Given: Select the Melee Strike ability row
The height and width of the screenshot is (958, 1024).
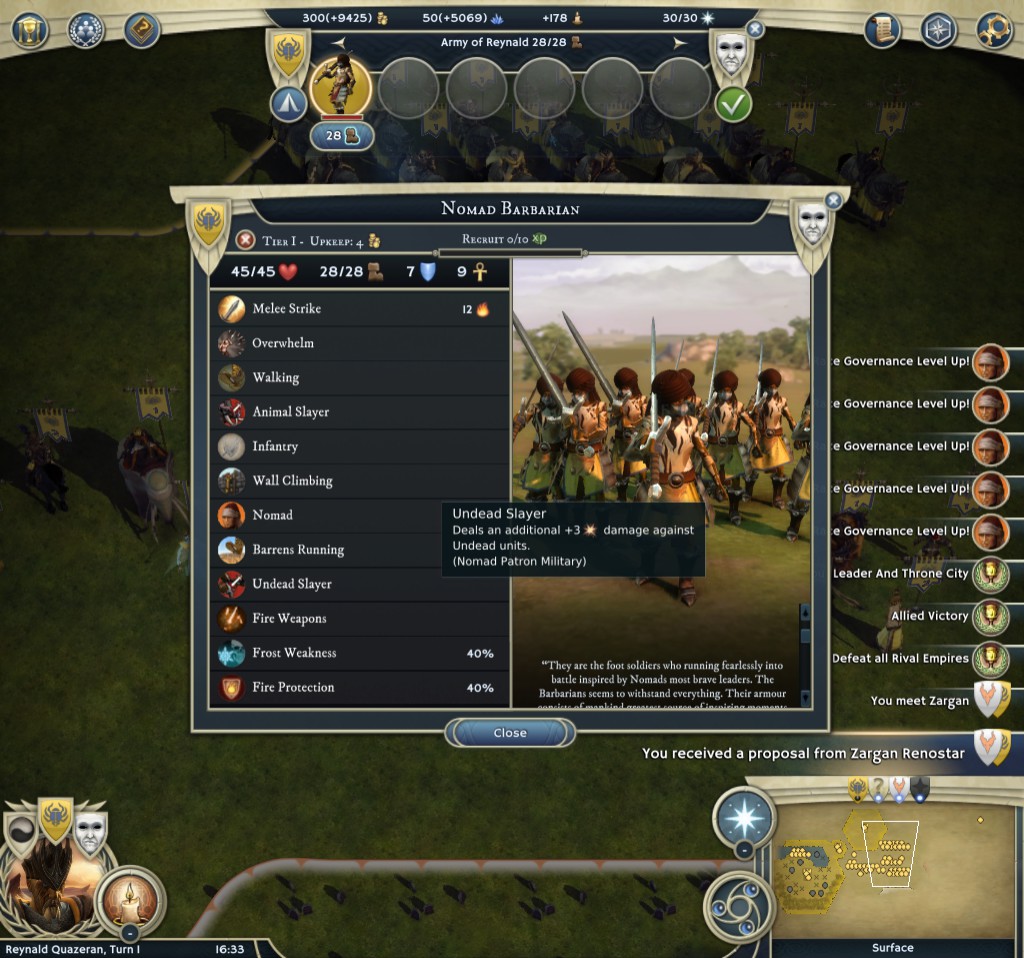Looking at the screenshot, I should [x=358, y=309].
